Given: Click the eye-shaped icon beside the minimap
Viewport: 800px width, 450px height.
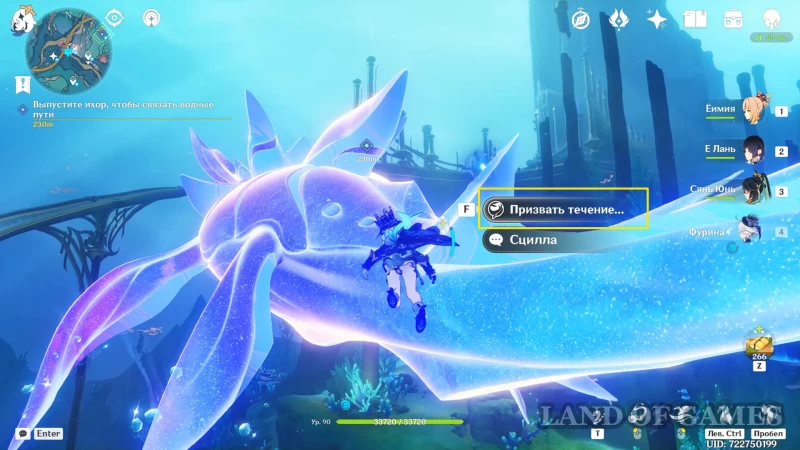Looking at the screenshot, I should pos(114,18).
